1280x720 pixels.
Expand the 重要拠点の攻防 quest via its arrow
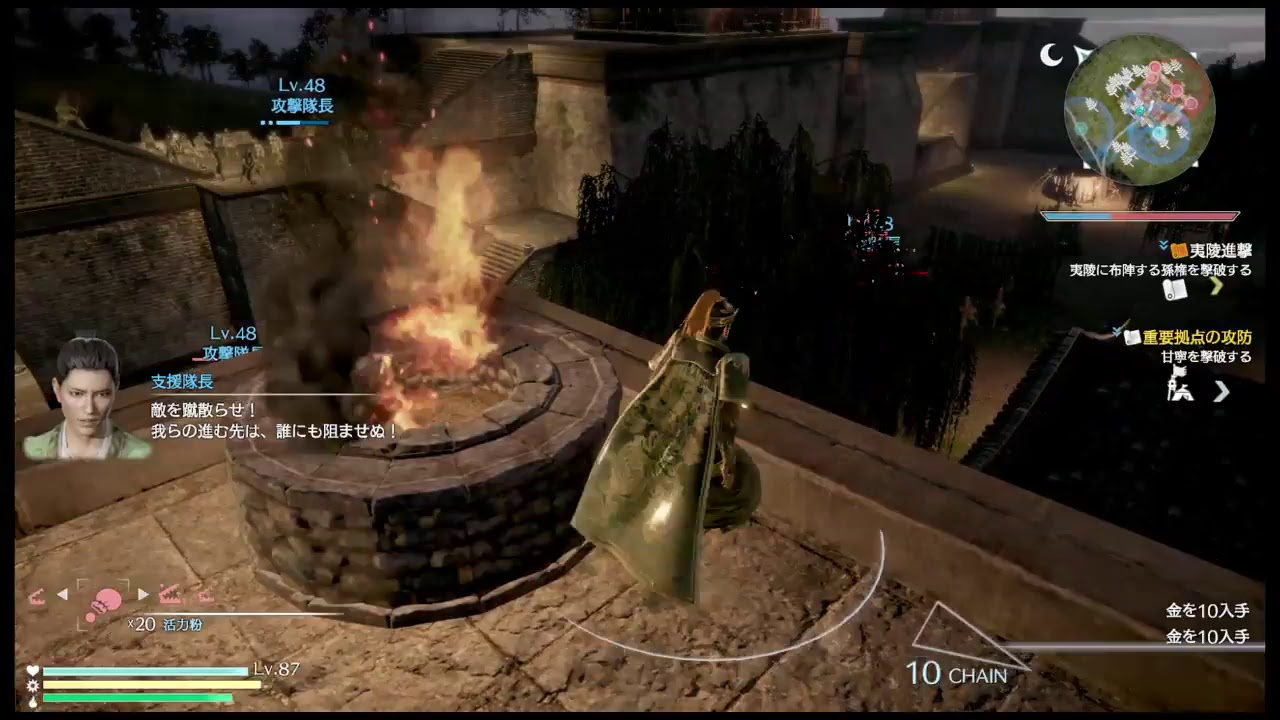pos(1222,389)
